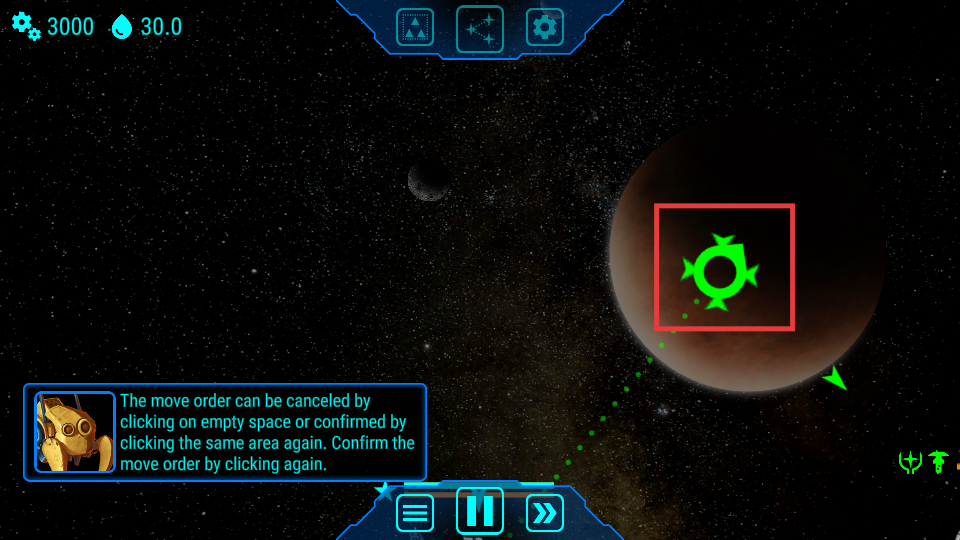Open the formation triangles button
Screen dimensions: 960x540
[x=415, y=27]
